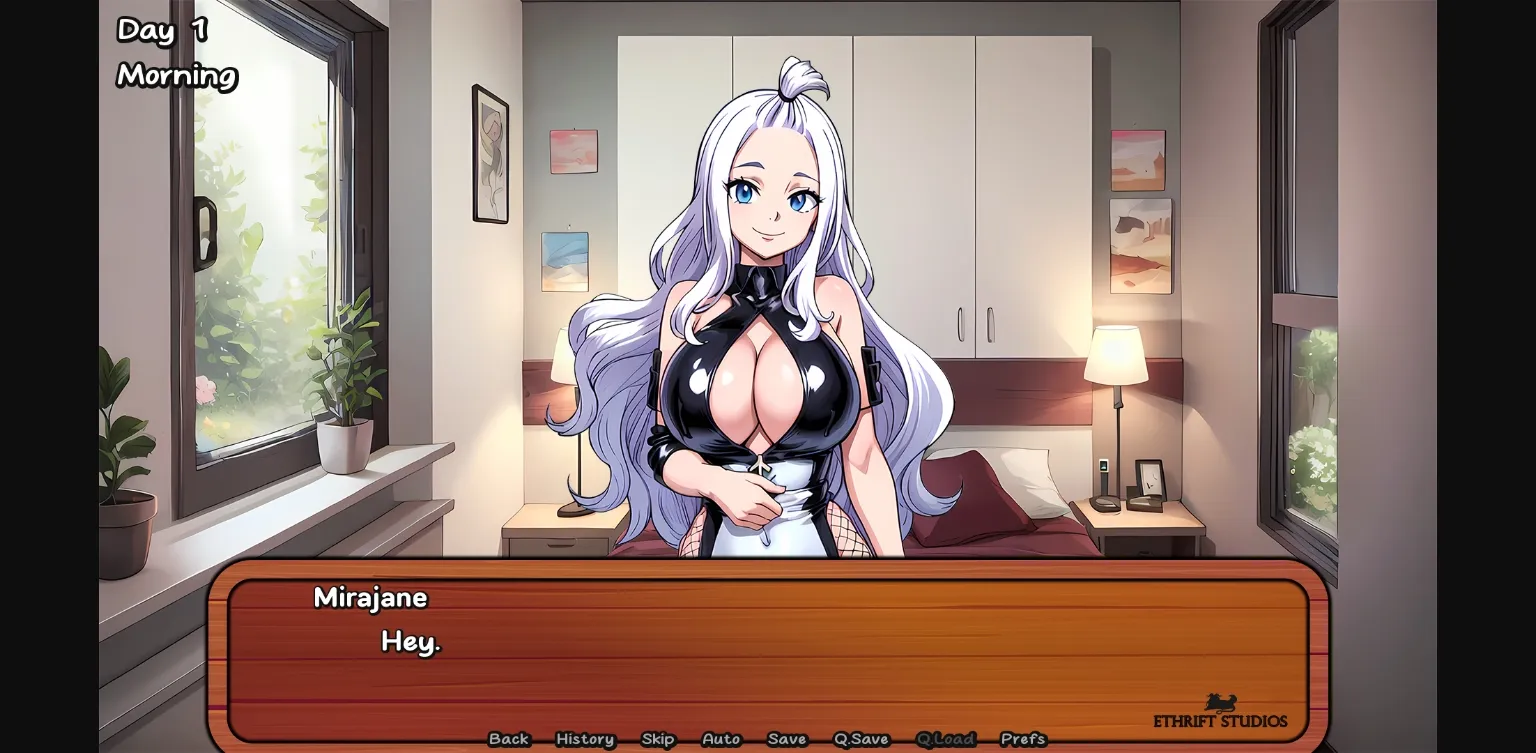This screenshot has height=753, width=1536.
Task: Toggle Q.Load availability in the quick menu
Action: coord(946,739)
